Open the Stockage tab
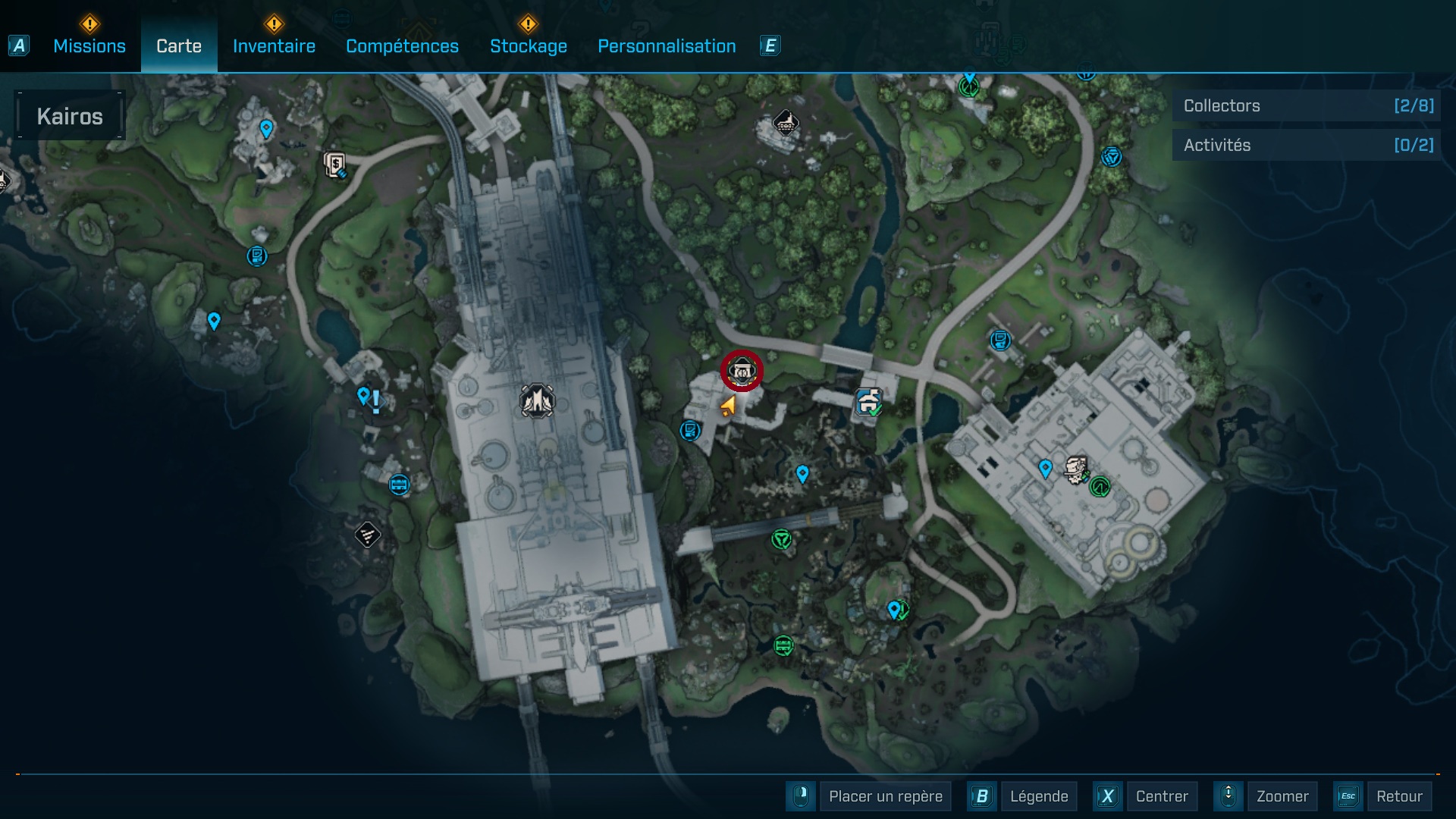This screenshot has height=819, width=1456. (x=528, y=46)
